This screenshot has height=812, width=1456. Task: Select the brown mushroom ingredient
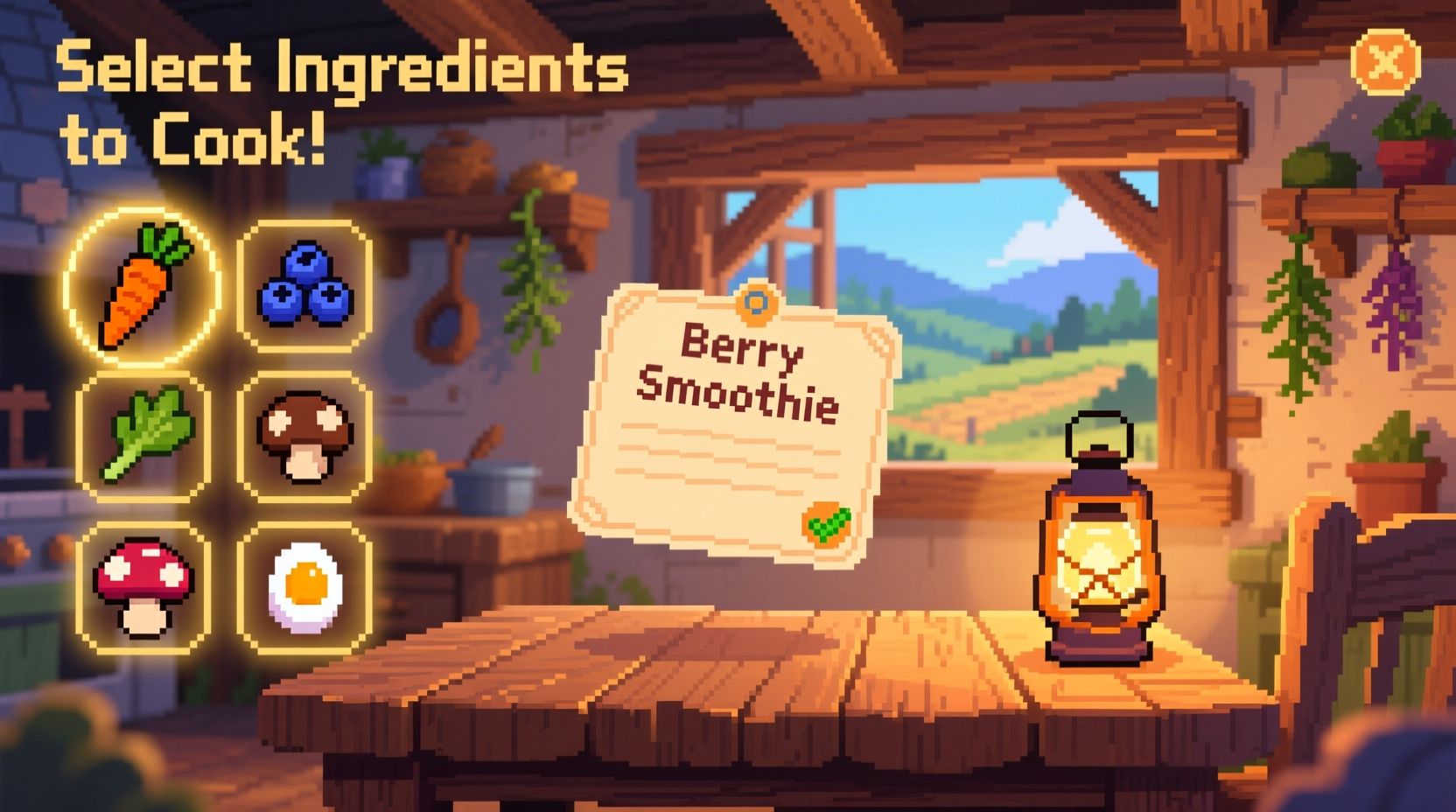click(302, 437)
